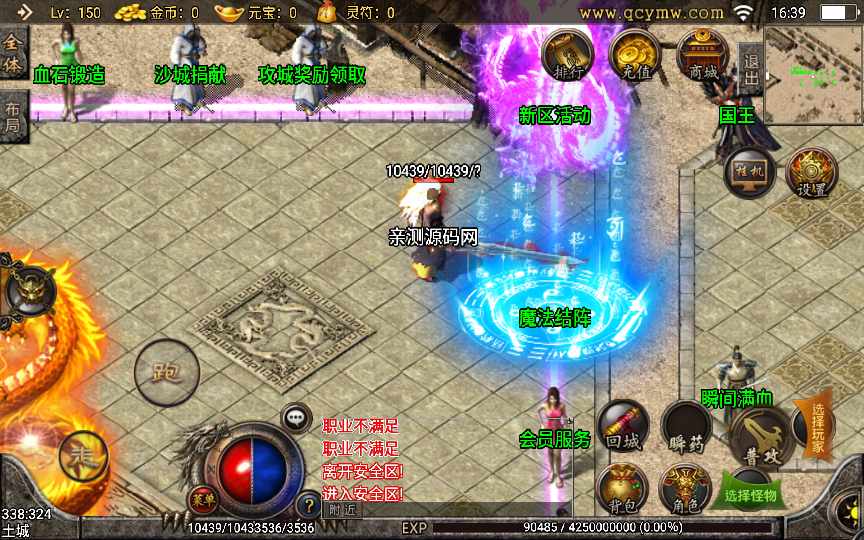Activate the 瞬药 instant potion button
Image resolution: width=864 pixels, height=540 pixels.
coord(685,428)
